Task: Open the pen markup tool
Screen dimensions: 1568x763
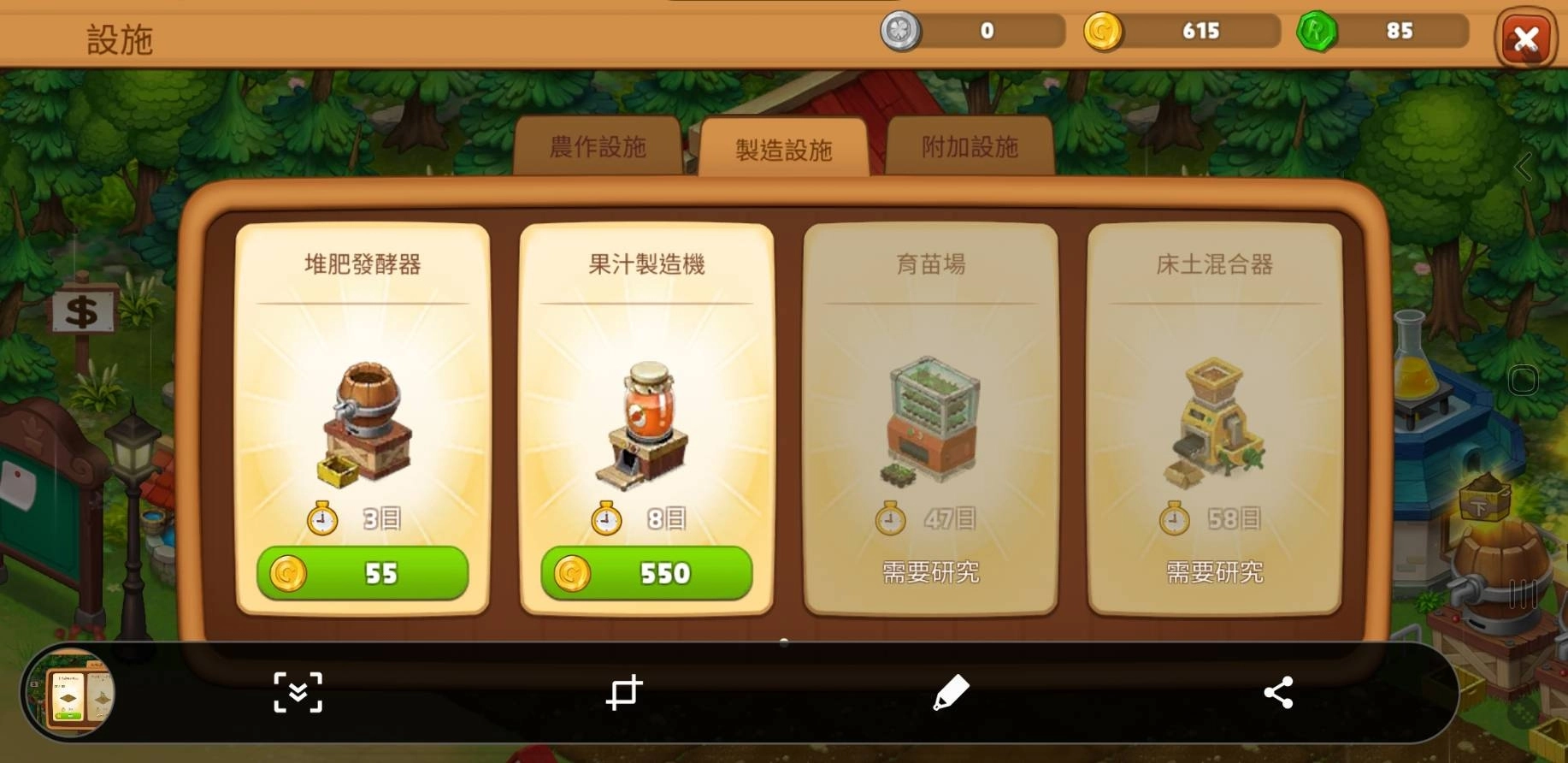Action: point(952,693)
